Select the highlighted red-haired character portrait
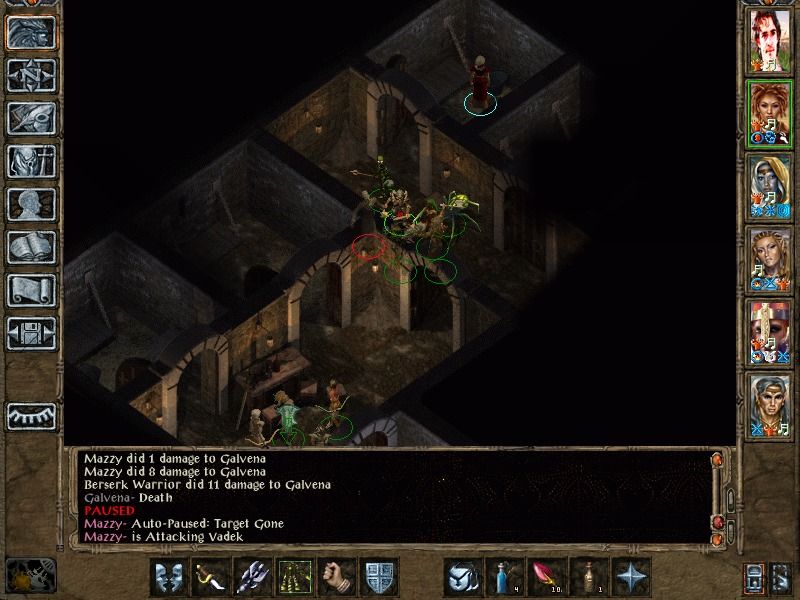Image resolution: width=800 pixels, height=600 pixels. pos(770,113)
